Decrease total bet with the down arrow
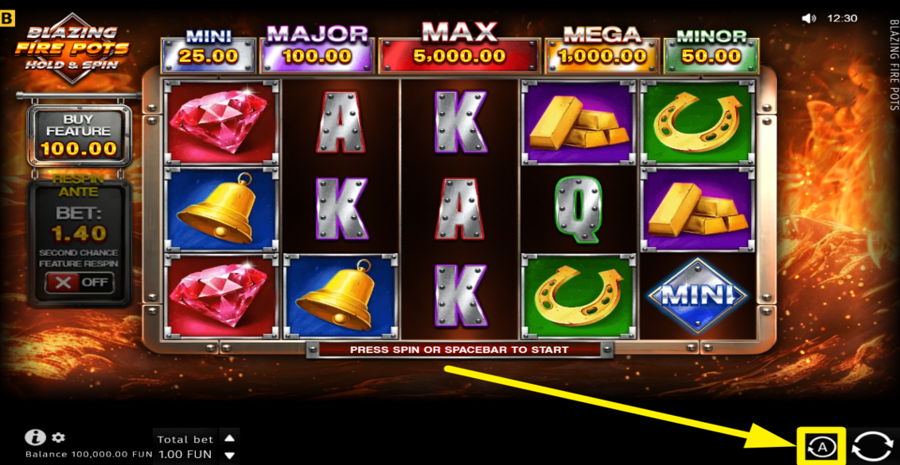 [230, 454]
